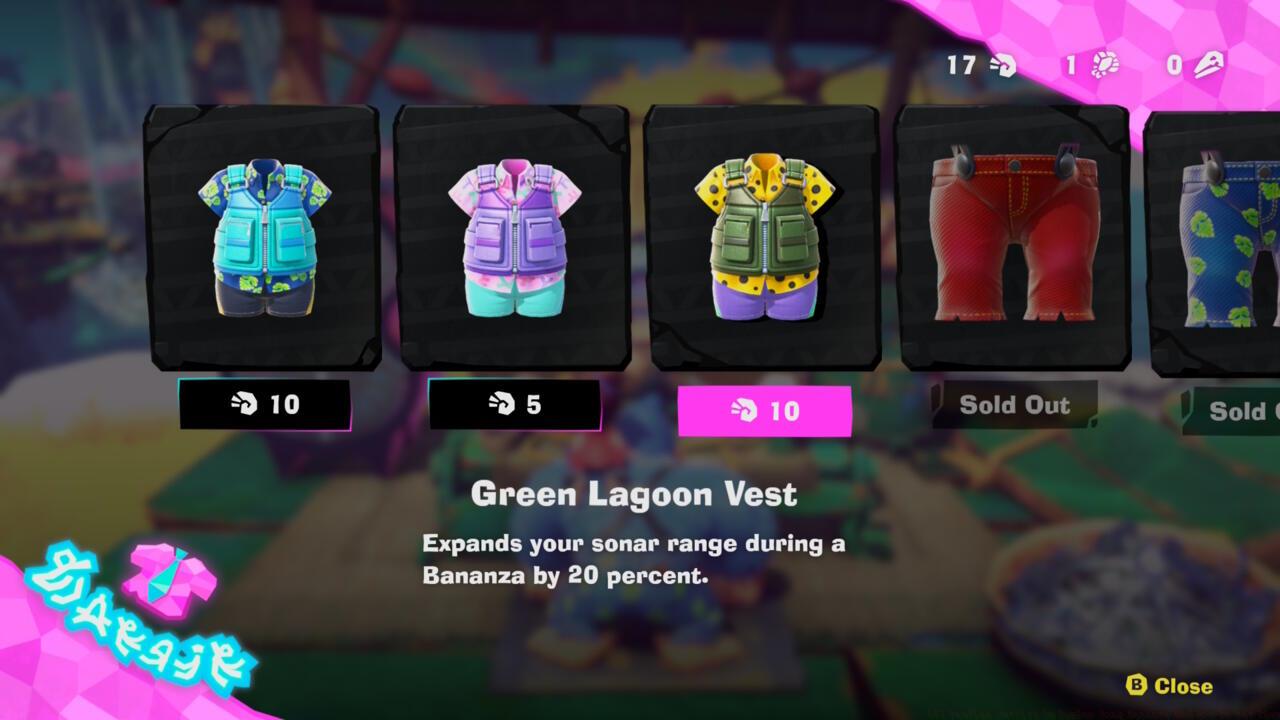This screenshot has width=1280, height=720.
Task: Click the Sold Out label under red pants
Action: pos(1014,406)
